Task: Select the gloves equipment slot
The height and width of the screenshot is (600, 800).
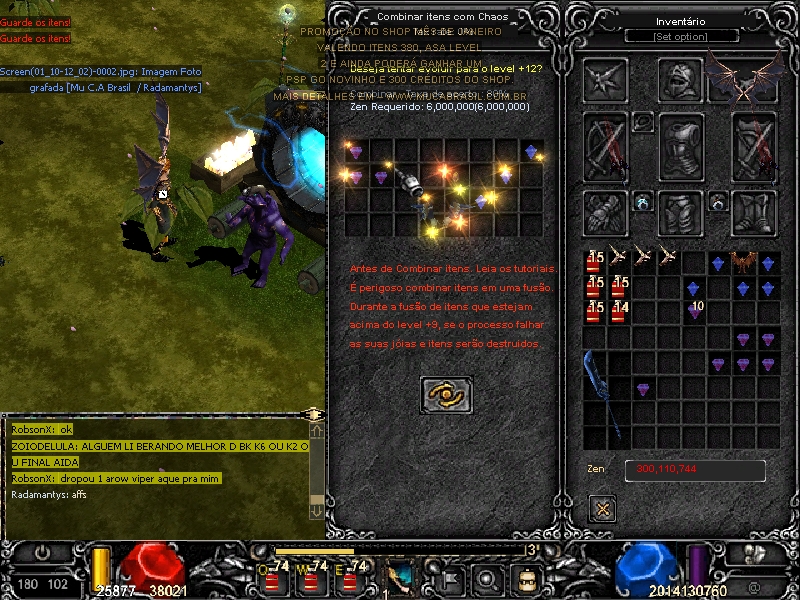Action: pos(605,211)
